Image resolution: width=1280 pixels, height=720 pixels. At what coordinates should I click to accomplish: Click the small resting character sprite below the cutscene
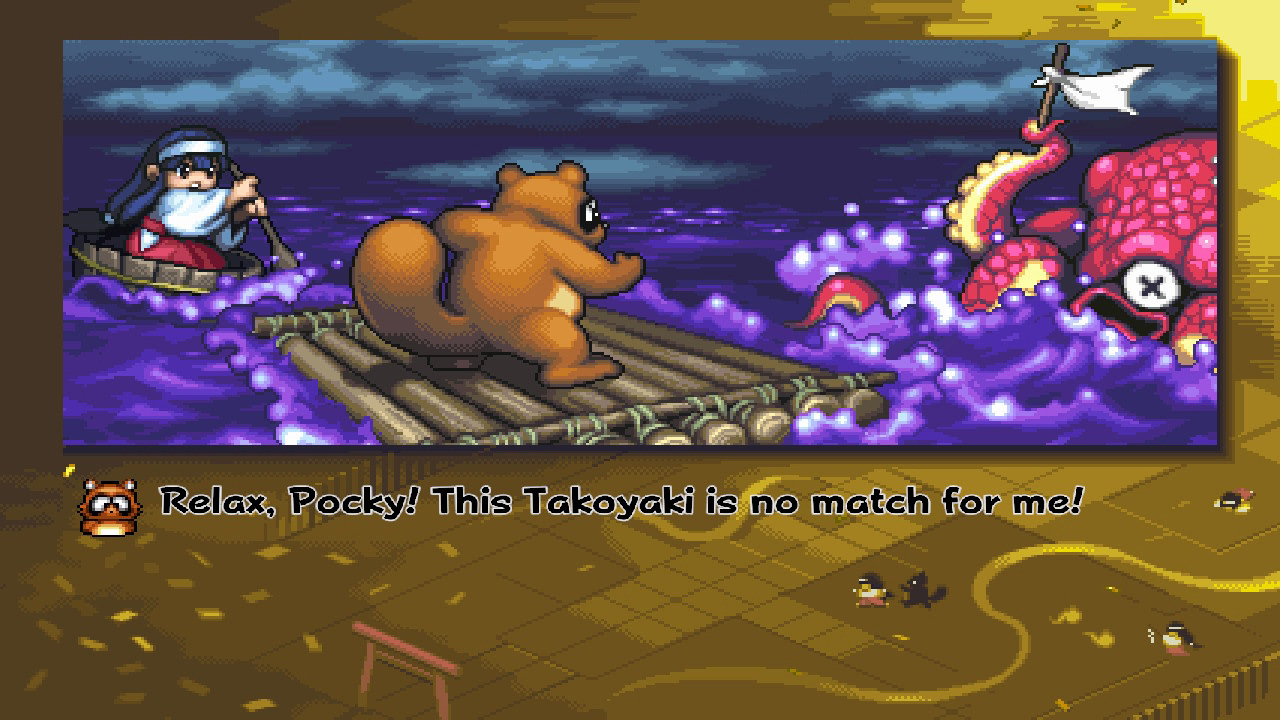point(1234,500)
